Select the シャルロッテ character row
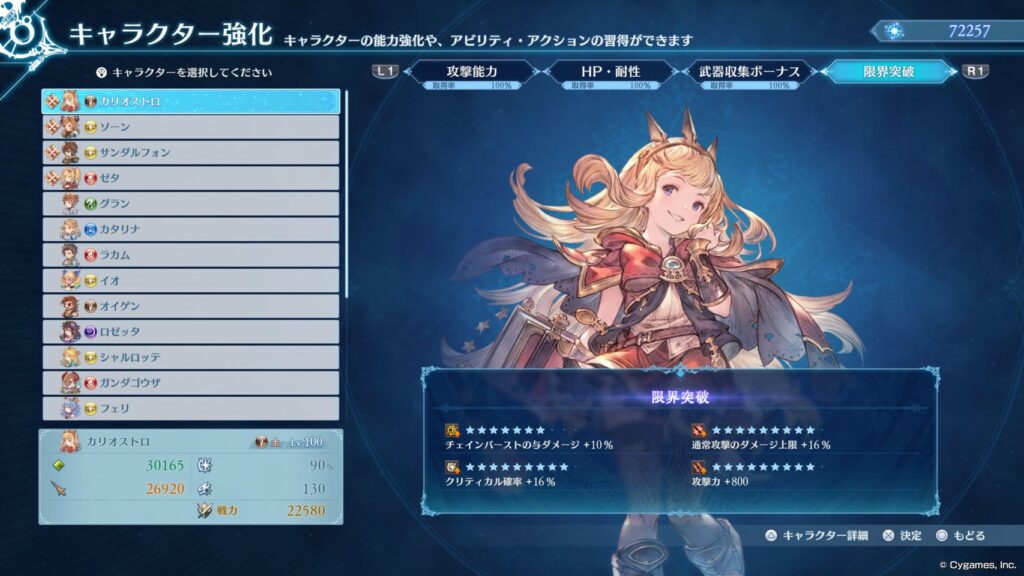This screenshot has width=1024, height=576. coord(190,357)
